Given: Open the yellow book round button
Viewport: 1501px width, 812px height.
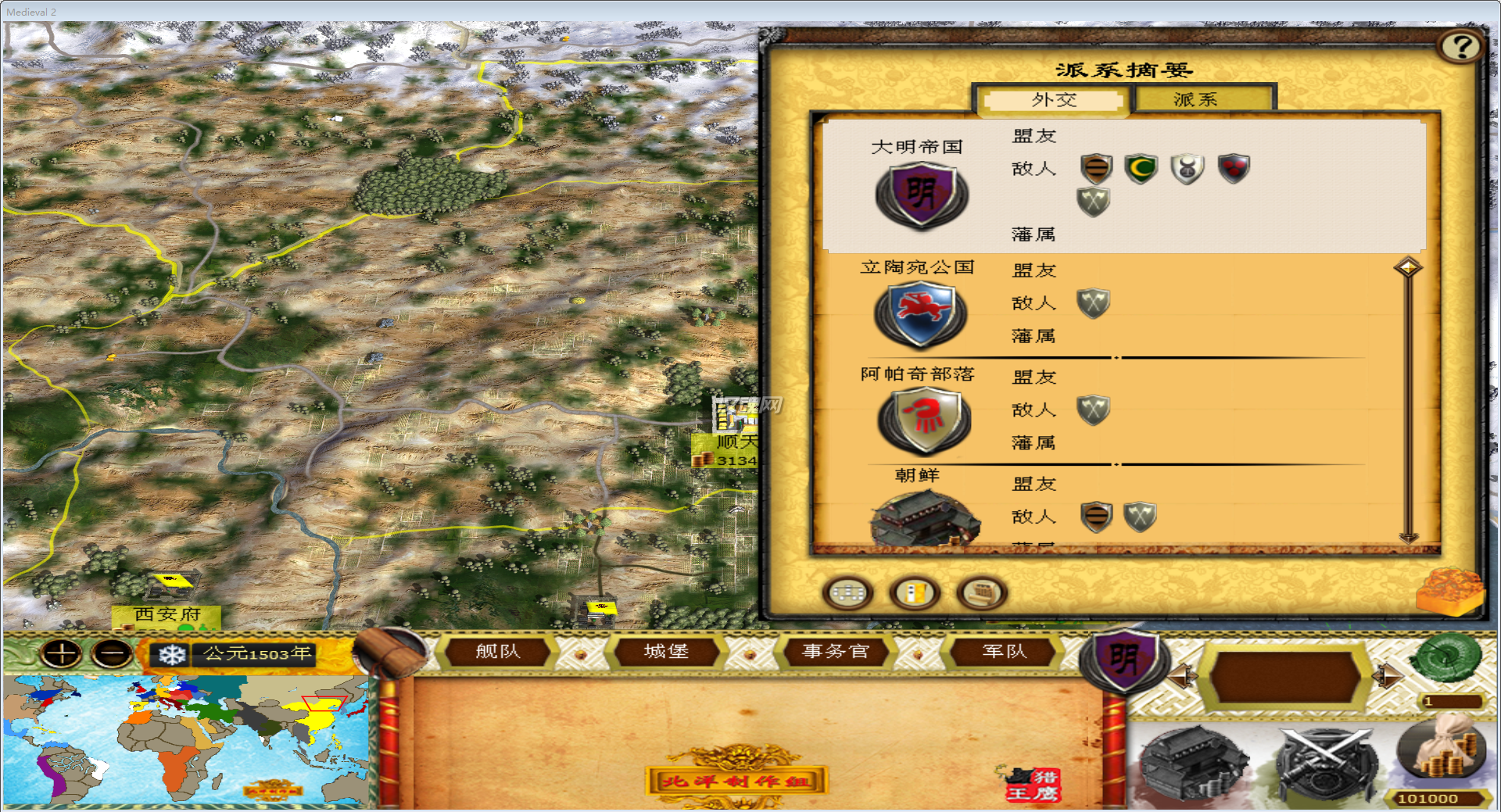Looking at the screenshot, I should point(915,593).
